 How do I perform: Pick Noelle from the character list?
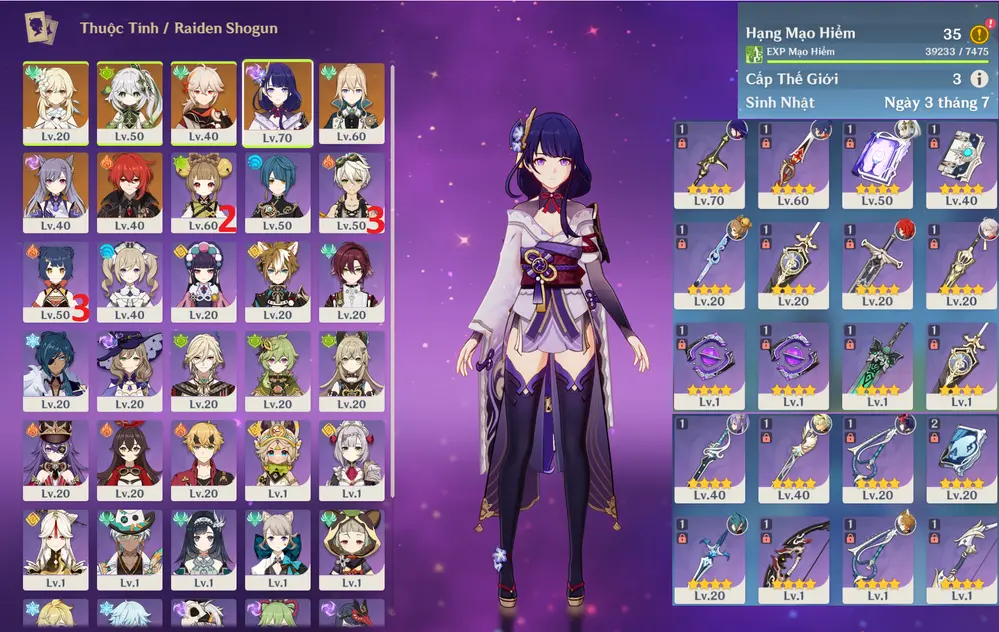(x=351, y=459)
